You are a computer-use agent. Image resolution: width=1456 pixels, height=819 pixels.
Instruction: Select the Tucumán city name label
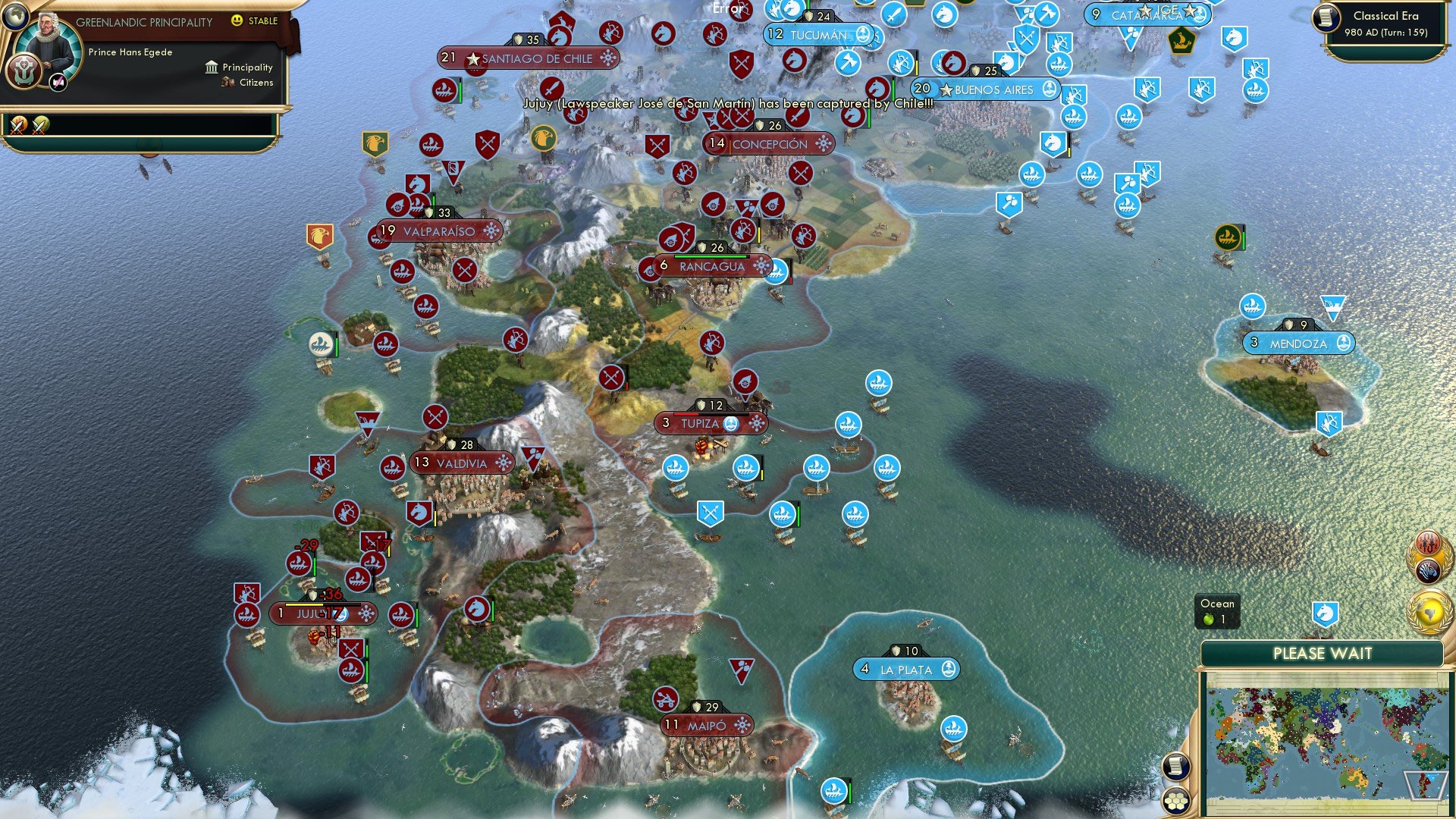[820, 34]
